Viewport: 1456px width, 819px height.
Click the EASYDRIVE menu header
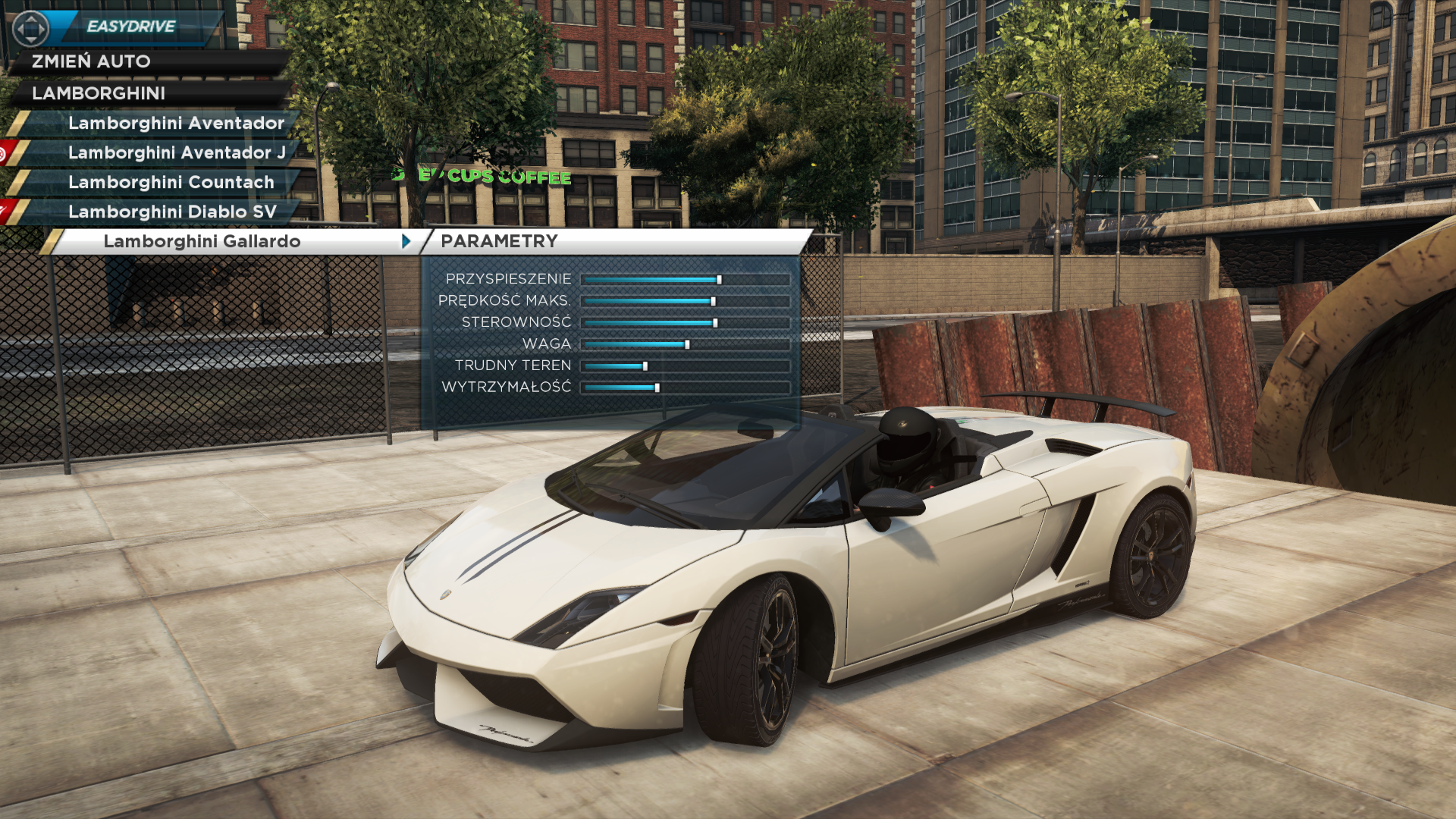click(130, 27)
